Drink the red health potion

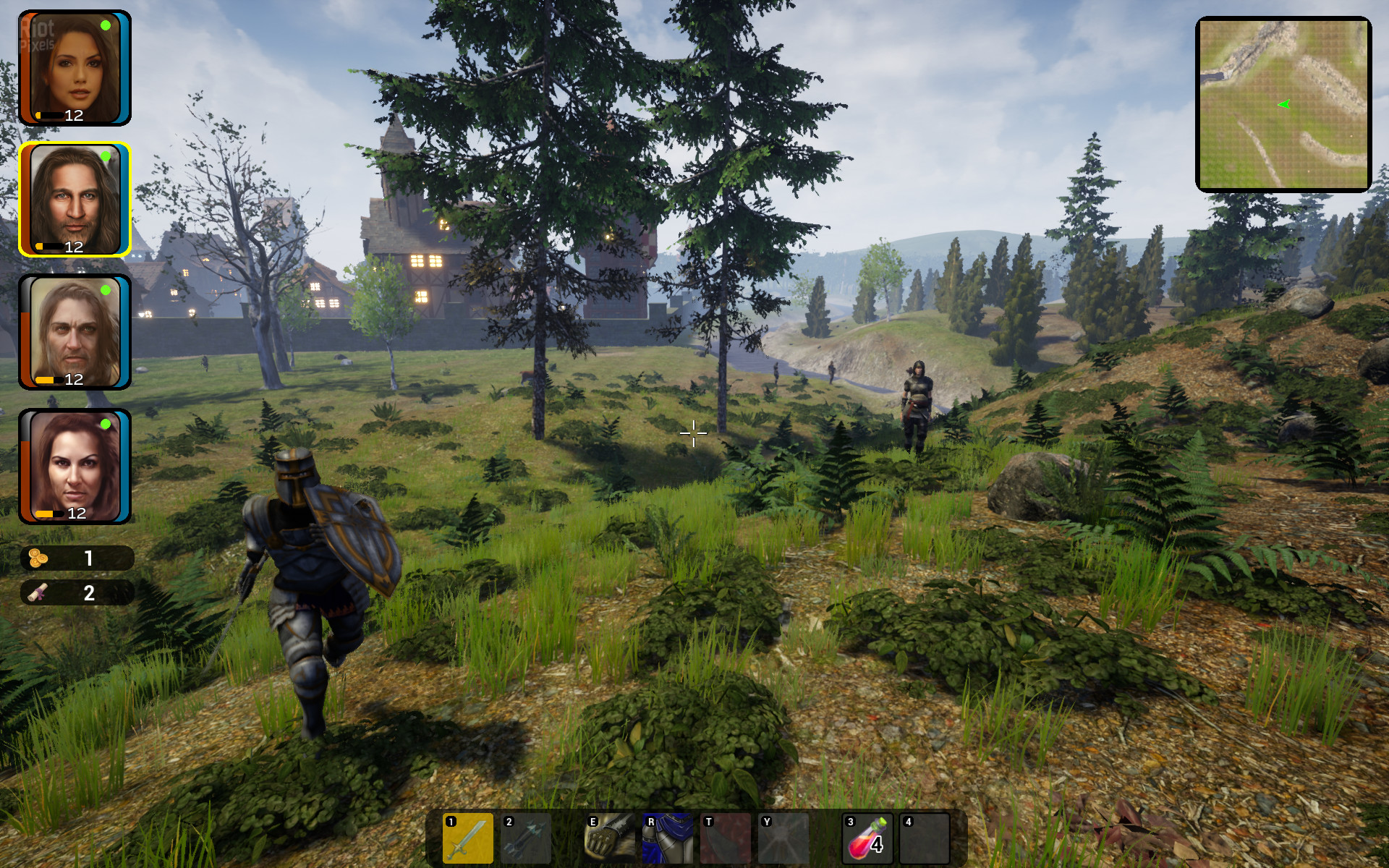pos(867,838)
